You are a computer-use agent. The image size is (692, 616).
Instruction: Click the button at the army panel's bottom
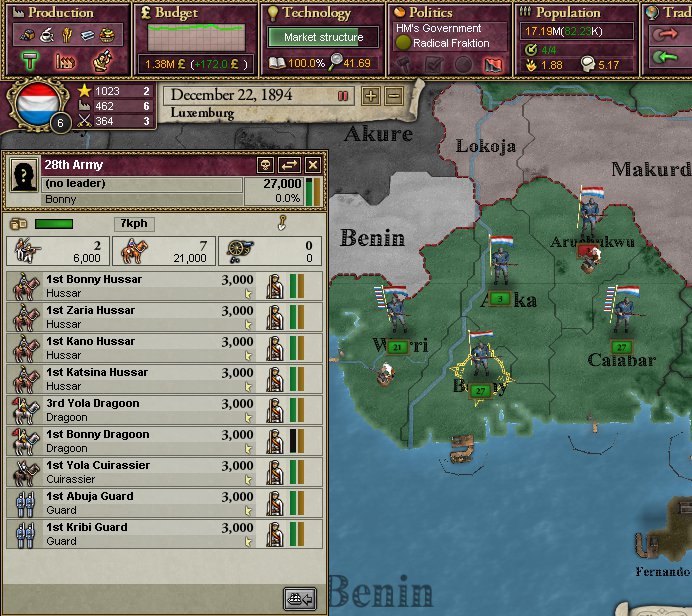coord(300,599)
